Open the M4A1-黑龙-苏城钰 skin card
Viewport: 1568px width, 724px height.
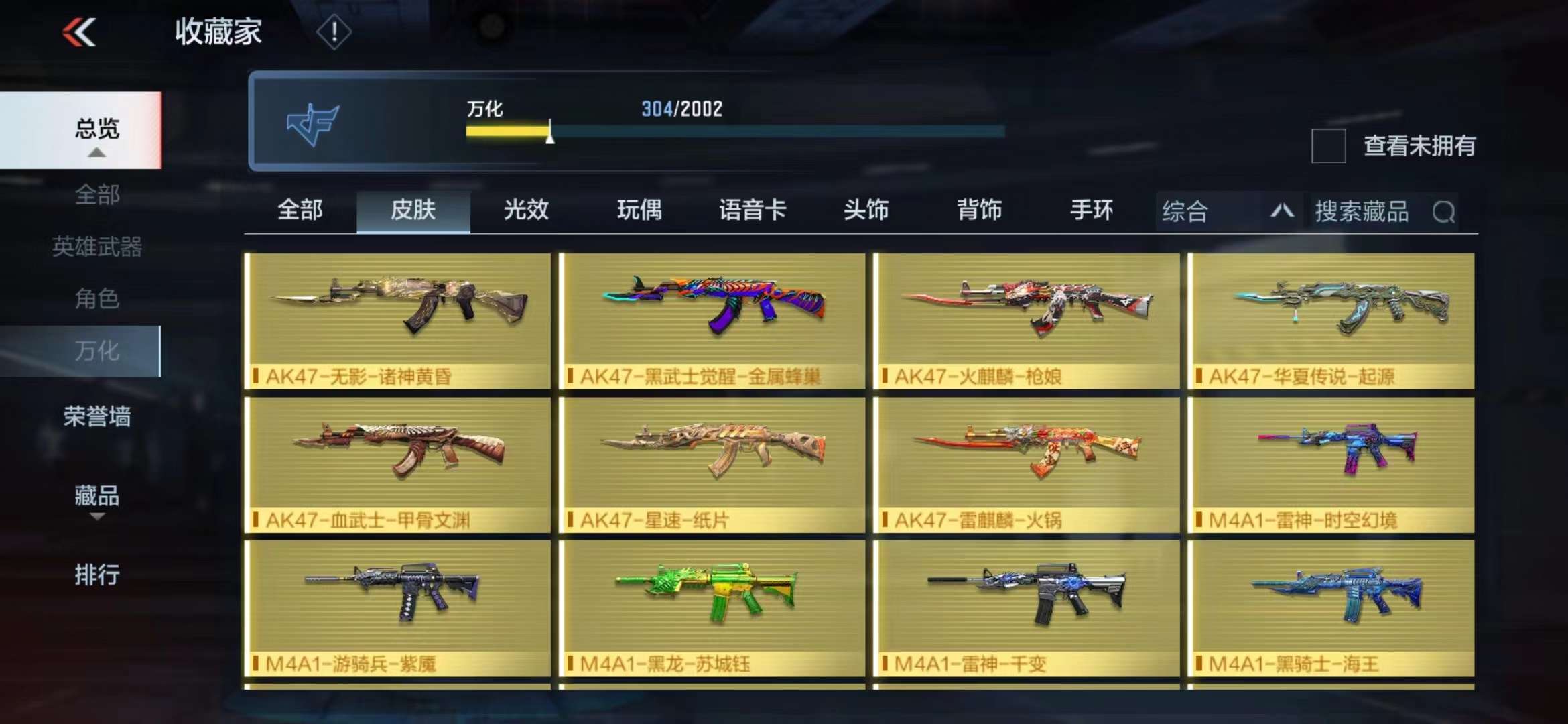712,608
